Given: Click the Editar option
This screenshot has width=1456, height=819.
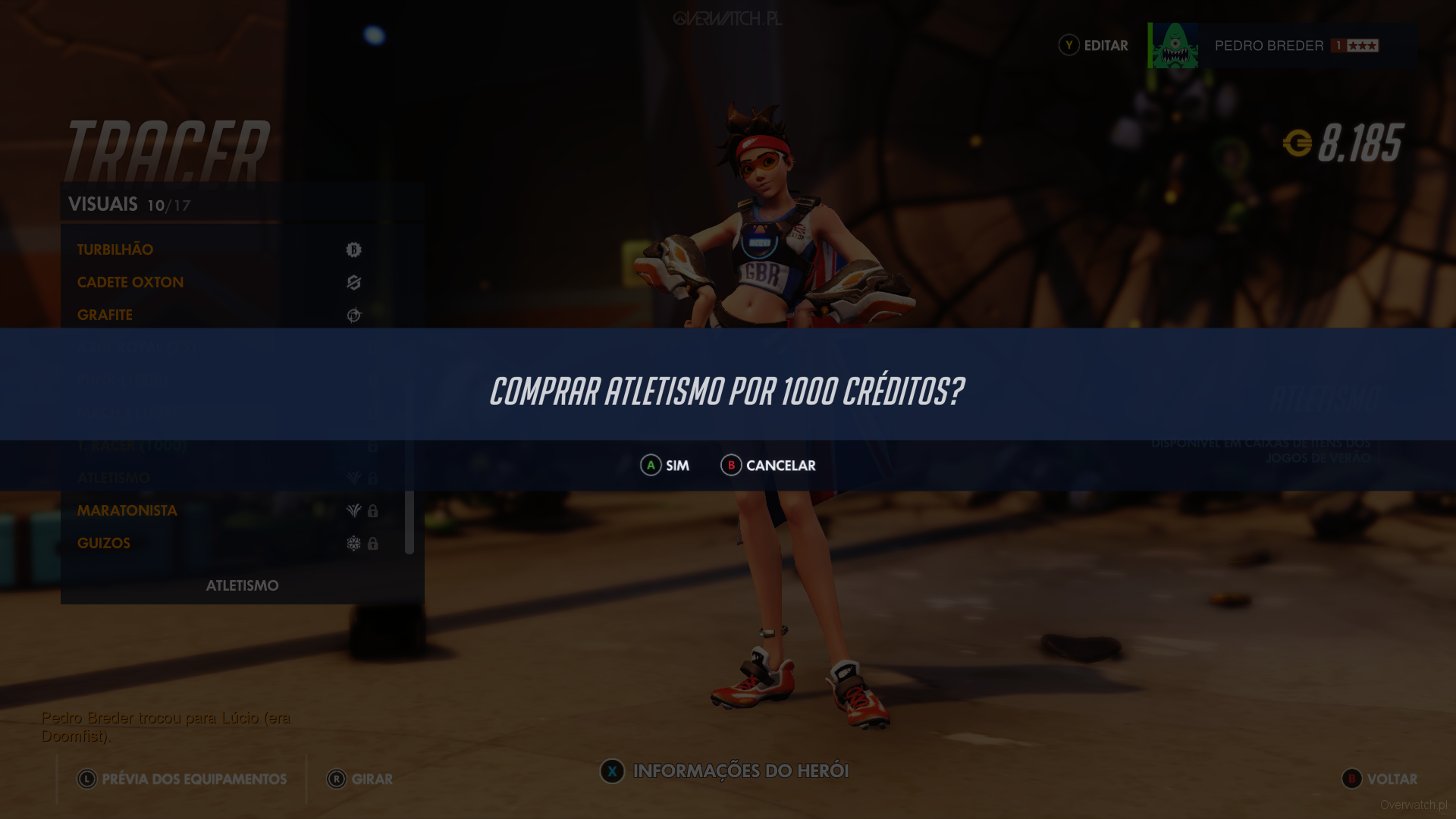Looking at the screenshot, I should (1094, 45).
